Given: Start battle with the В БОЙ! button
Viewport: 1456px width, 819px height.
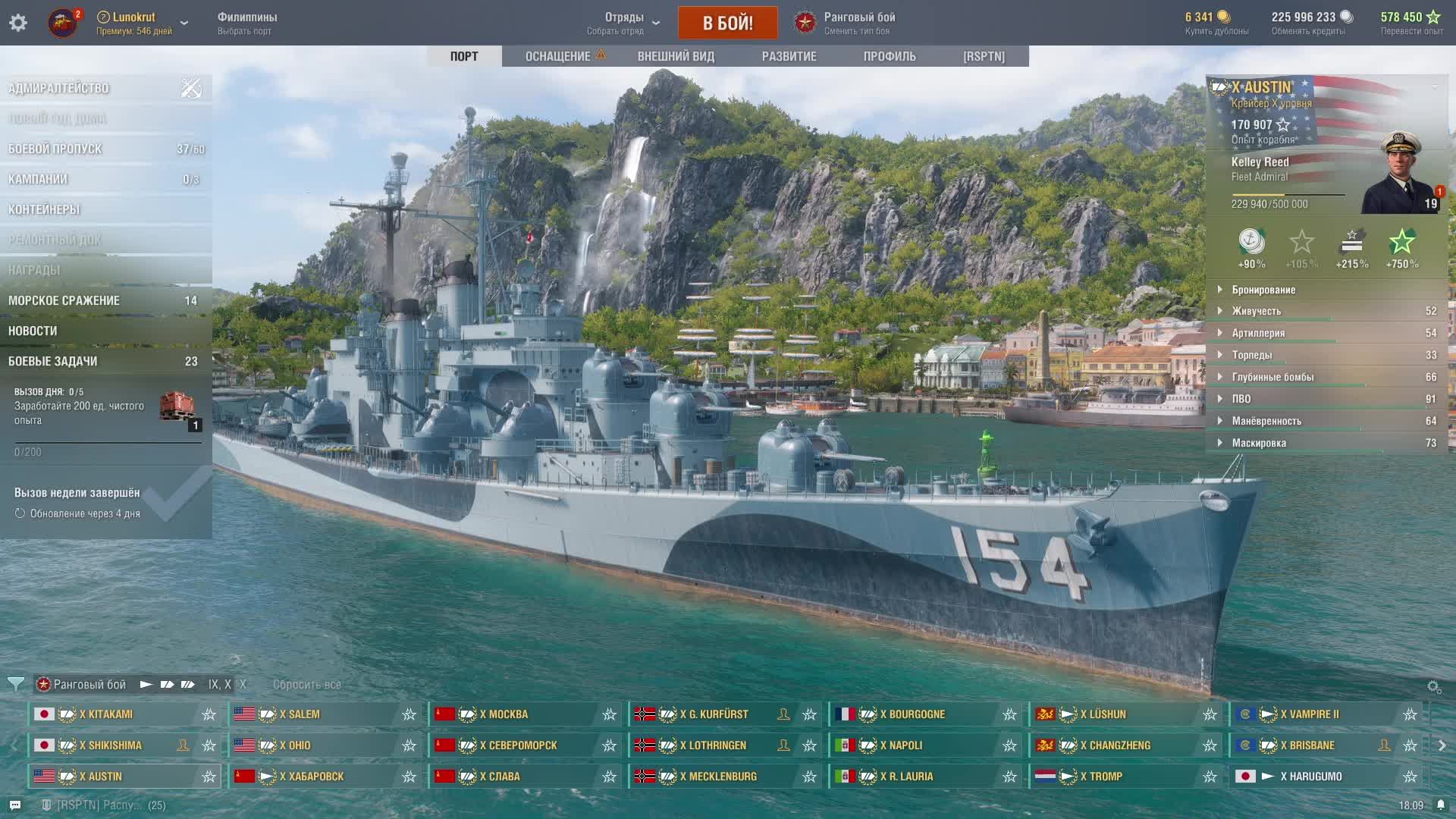Looking at the screenshot, I should [727, 23].
